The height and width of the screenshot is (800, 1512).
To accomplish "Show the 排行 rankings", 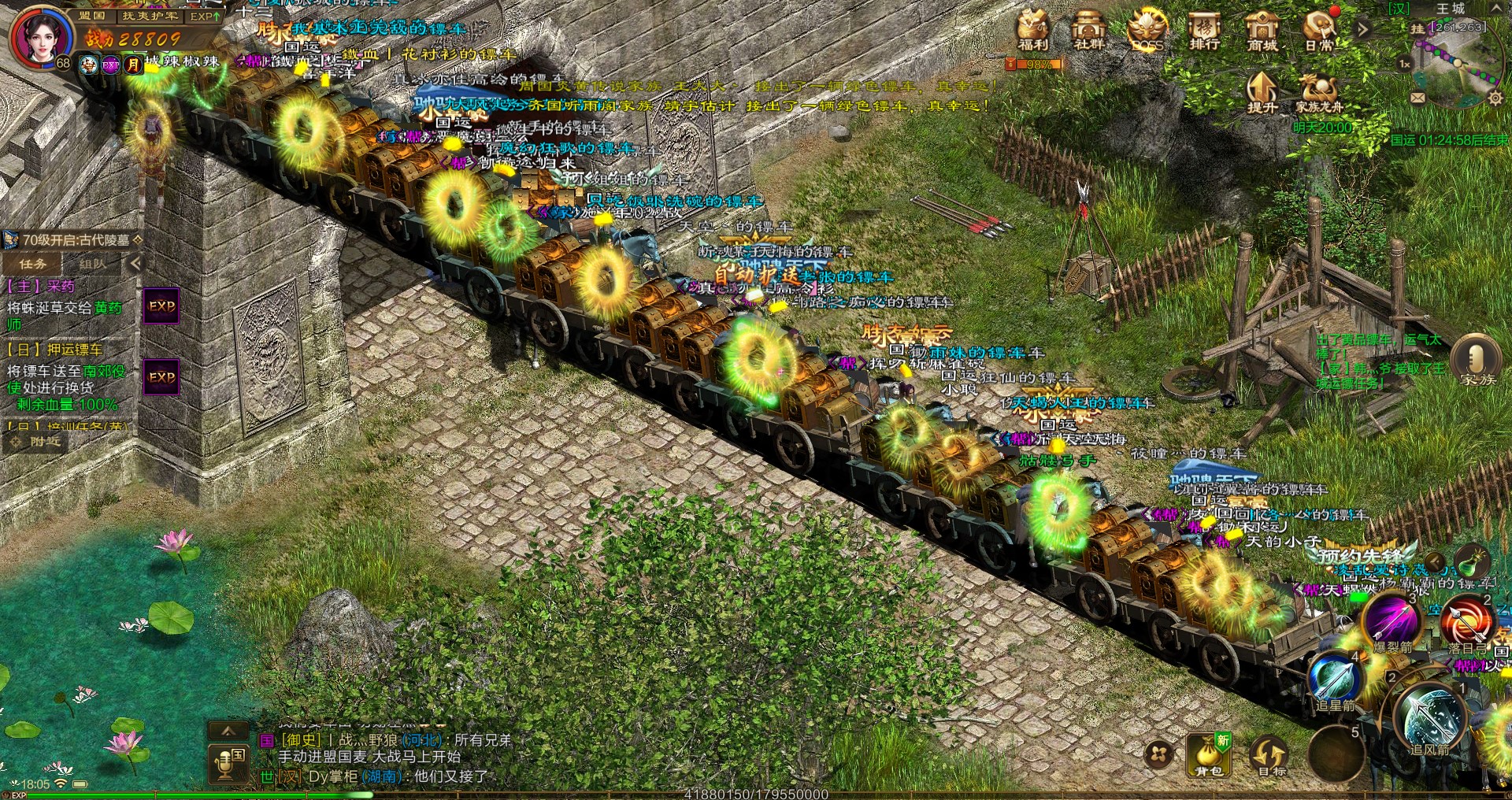I will click(1204, 31).
